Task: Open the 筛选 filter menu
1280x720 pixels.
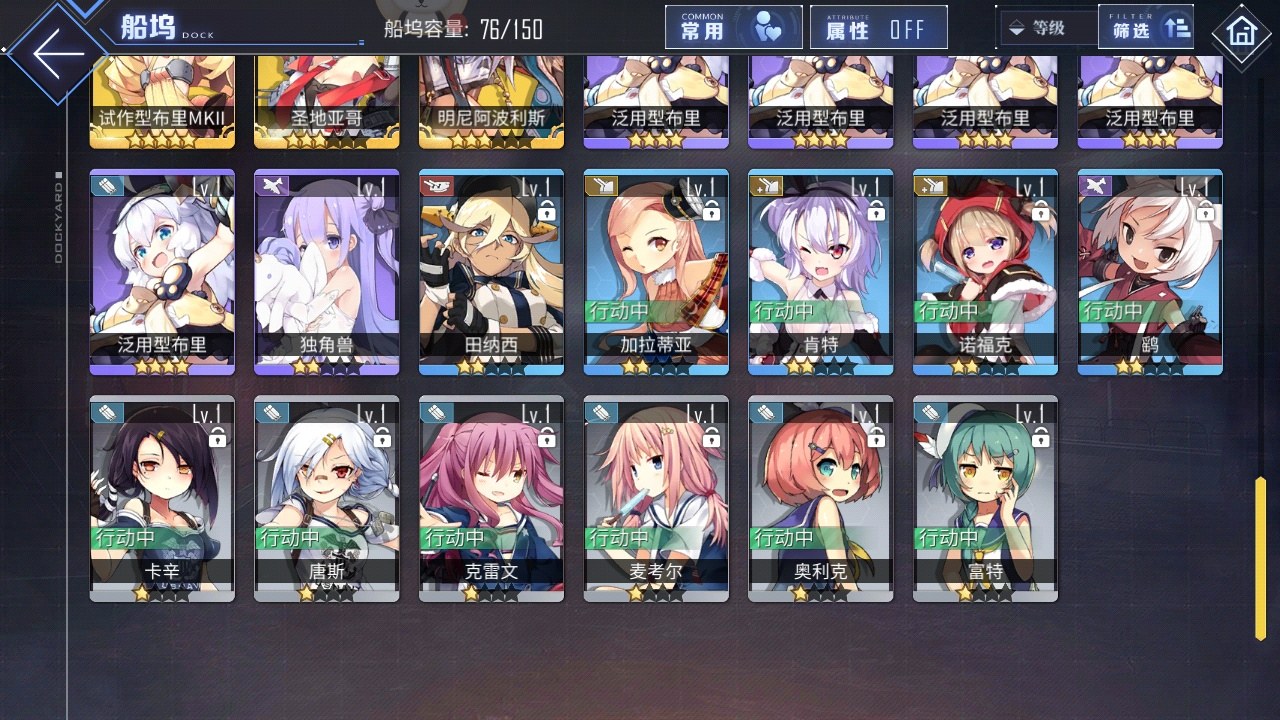Action: (1146, 27)
